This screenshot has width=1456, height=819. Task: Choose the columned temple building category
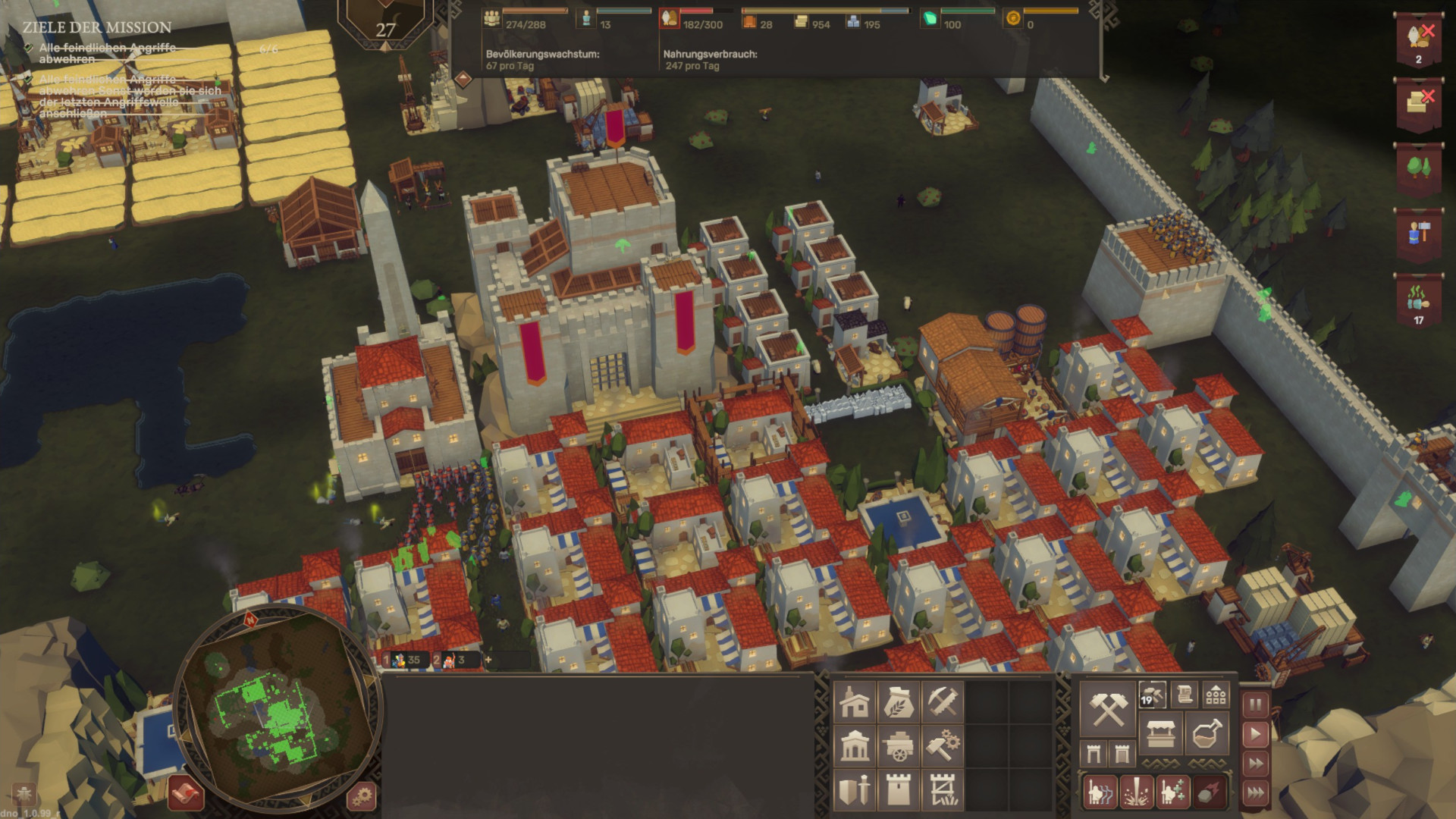pos(855,747)
